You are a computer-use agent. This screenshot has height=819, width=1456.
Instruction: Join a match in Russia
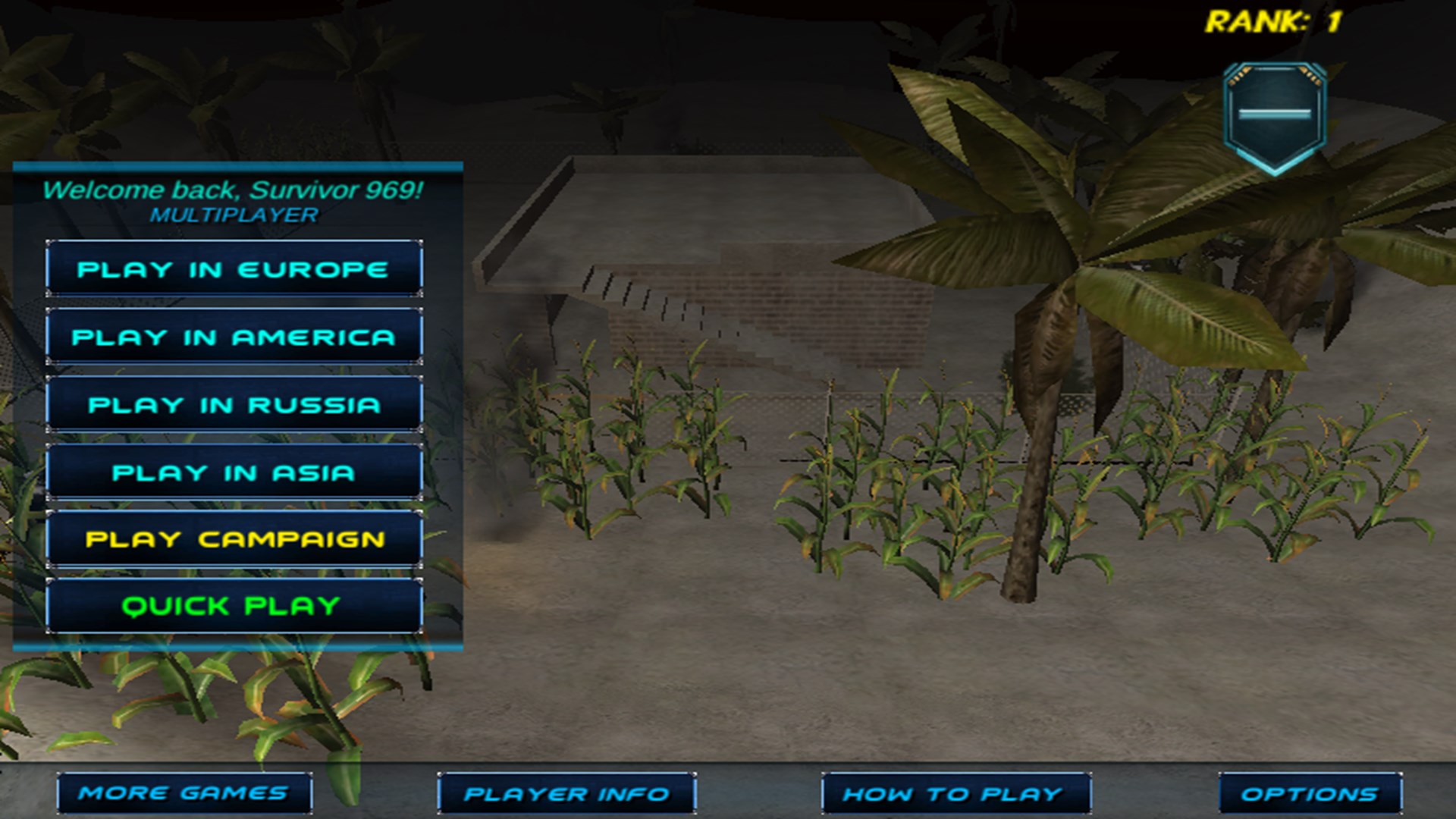pyautogui.click(x=234, y=404)
